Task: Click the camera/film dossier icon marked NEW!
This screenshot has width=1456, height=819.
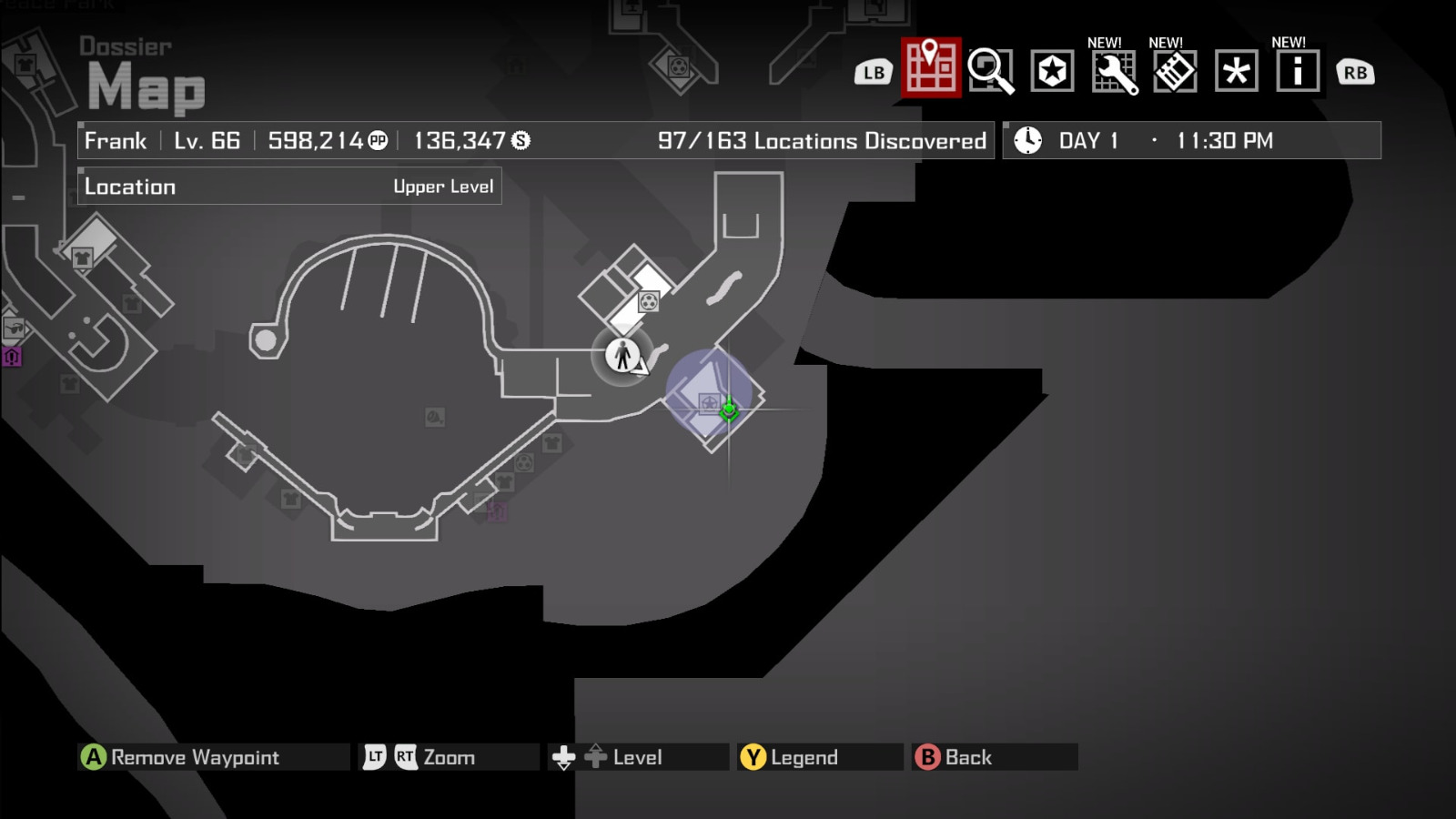Action: [1174, 70]
